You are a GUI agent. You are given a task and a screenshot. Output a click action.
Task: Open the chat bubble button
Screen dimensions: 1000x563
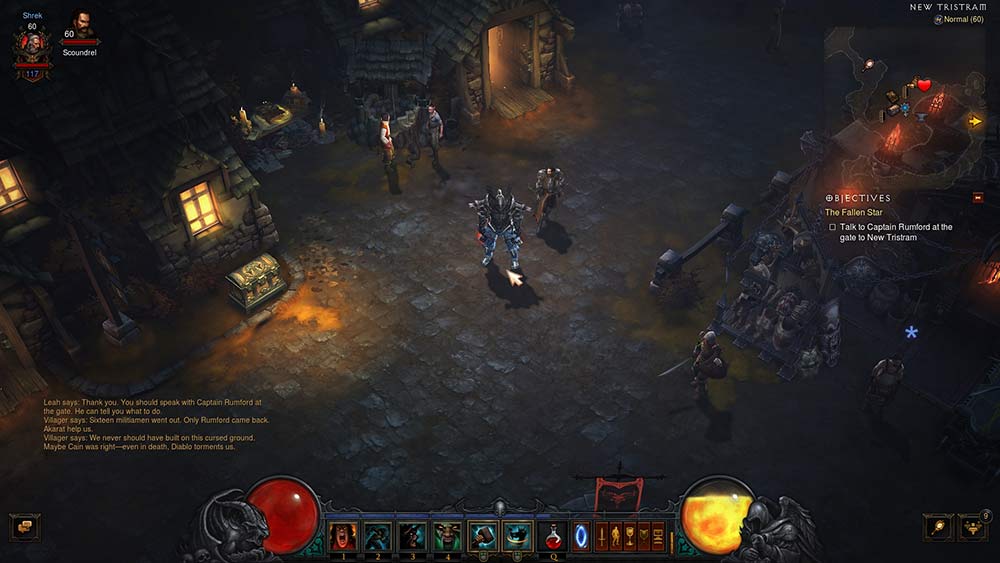(23, 526)
